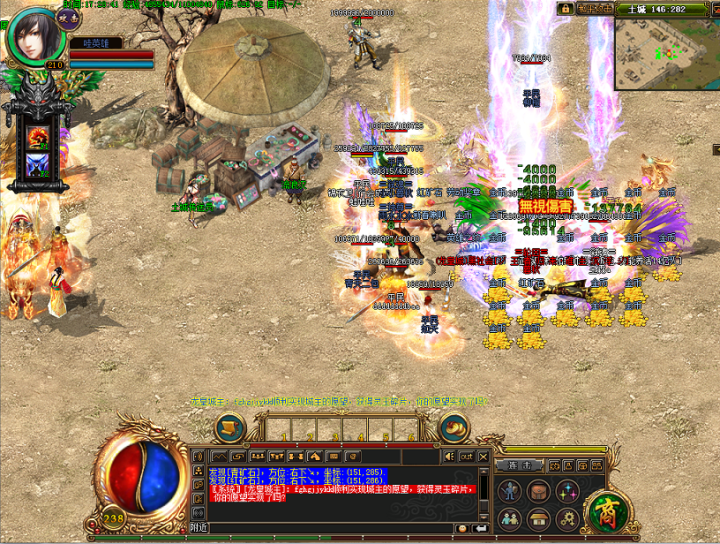Open the scroll icon beside the hotbar

(x=231, y=427)
